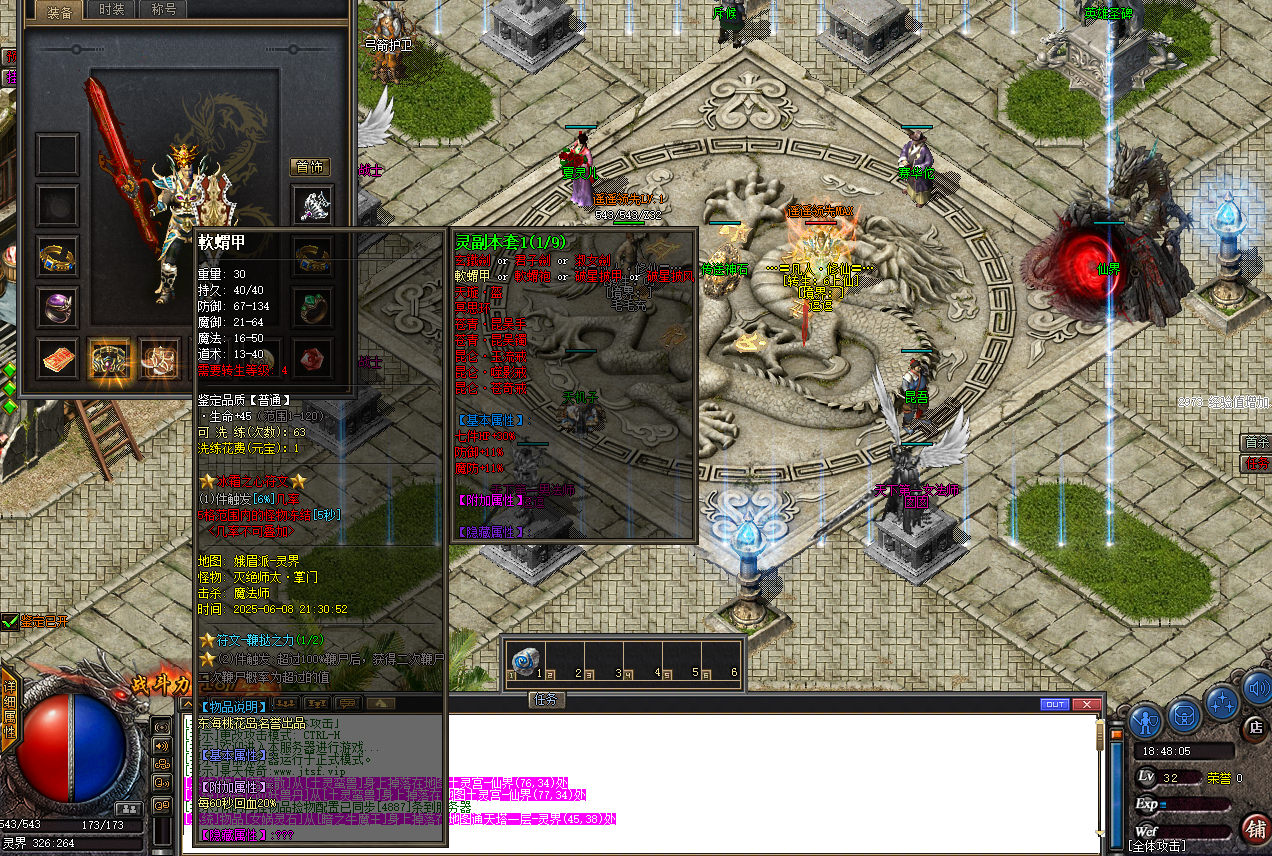
Task: Select the highlighted armor belt slot
Action: pos(109,358)
